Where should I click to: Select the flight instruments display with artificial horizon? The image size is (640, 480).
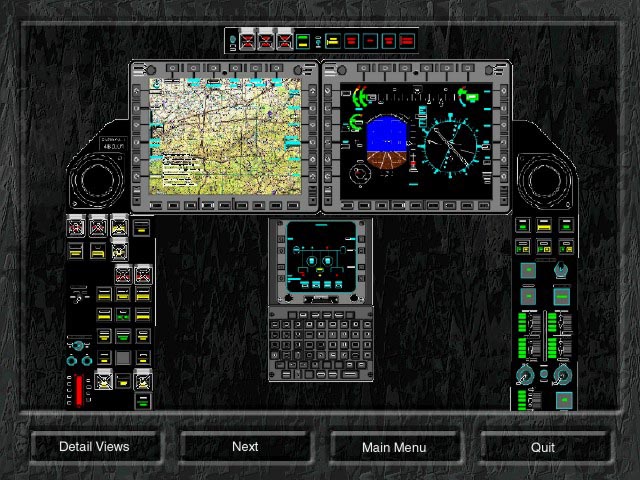pyautogui.click(x=416, y=136)
